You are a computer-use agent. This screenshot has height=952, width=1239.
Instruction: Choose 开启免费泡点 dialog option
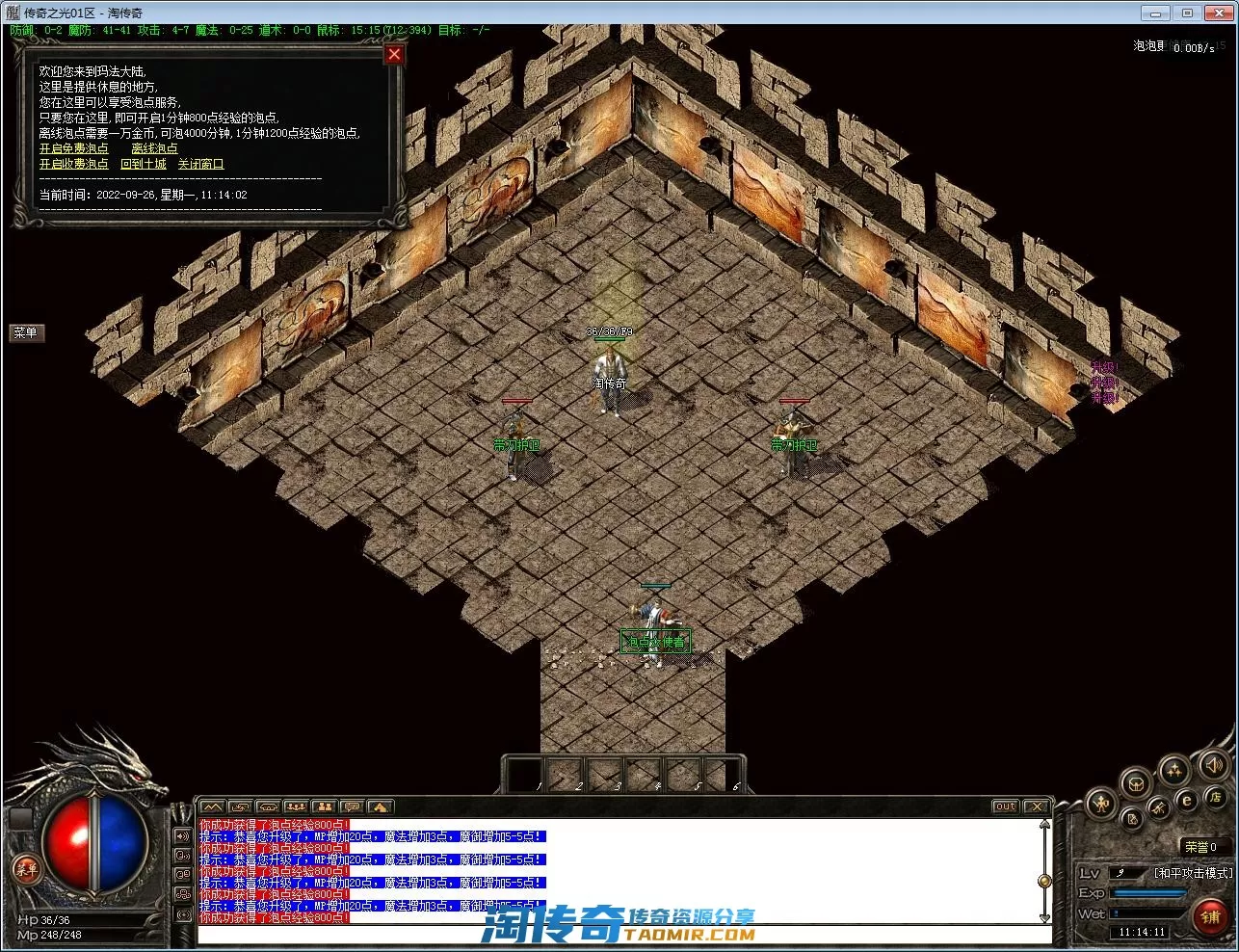point(74,148)
